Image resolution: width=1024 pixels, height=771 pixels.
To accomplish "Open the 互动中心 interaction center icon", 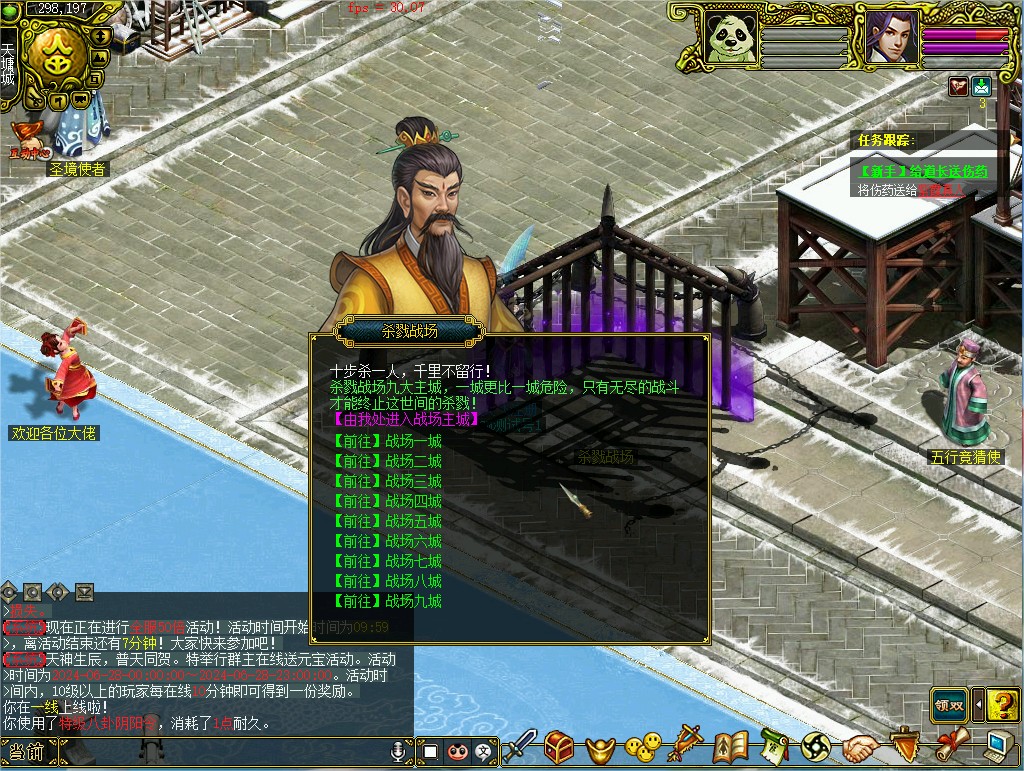I will coord(28,142).
